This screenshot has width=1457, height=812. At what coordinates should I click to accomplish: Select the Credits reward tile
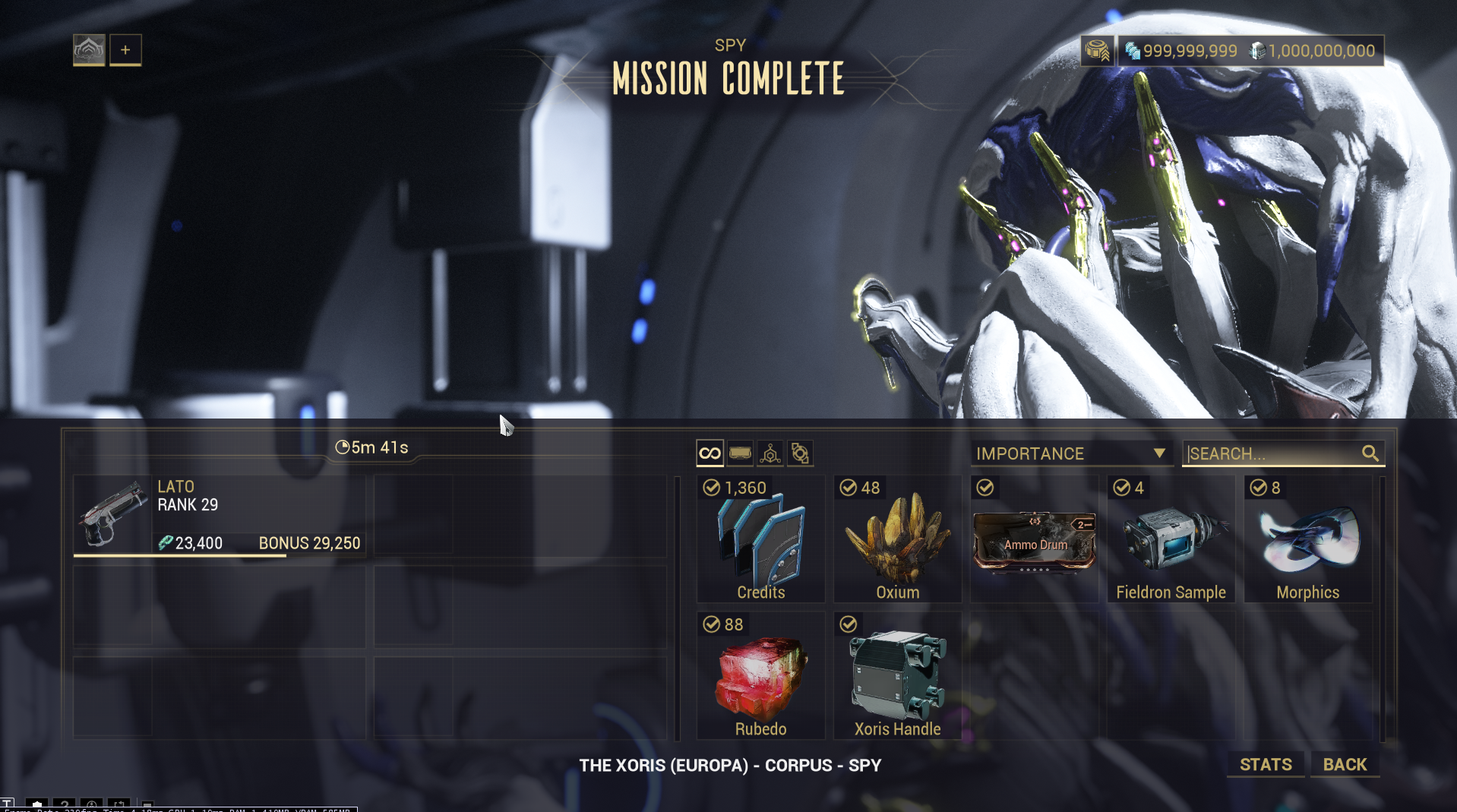(x=760, y=539)
